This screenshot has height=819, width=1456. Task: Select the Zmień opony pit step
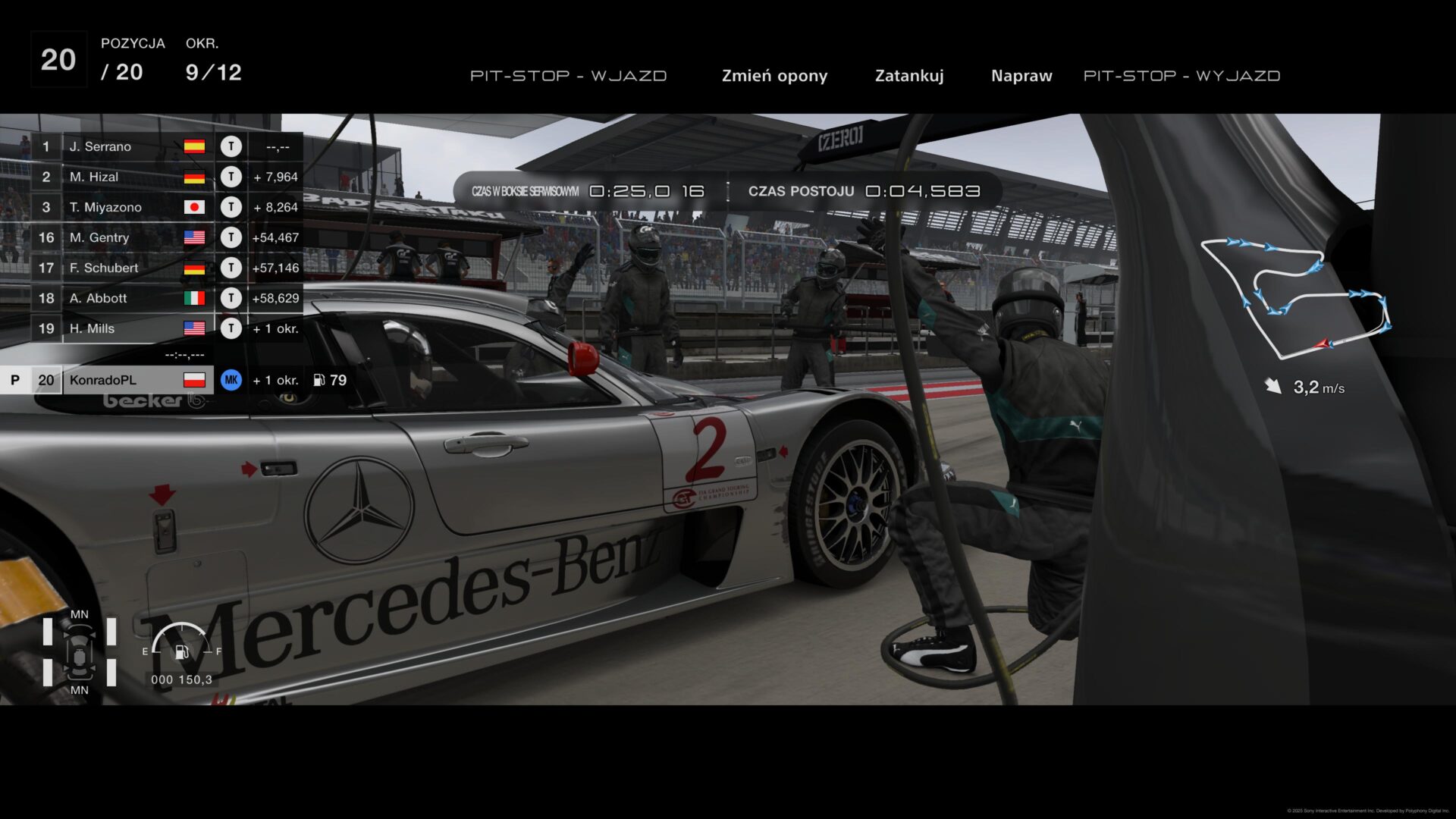[774, 76]
